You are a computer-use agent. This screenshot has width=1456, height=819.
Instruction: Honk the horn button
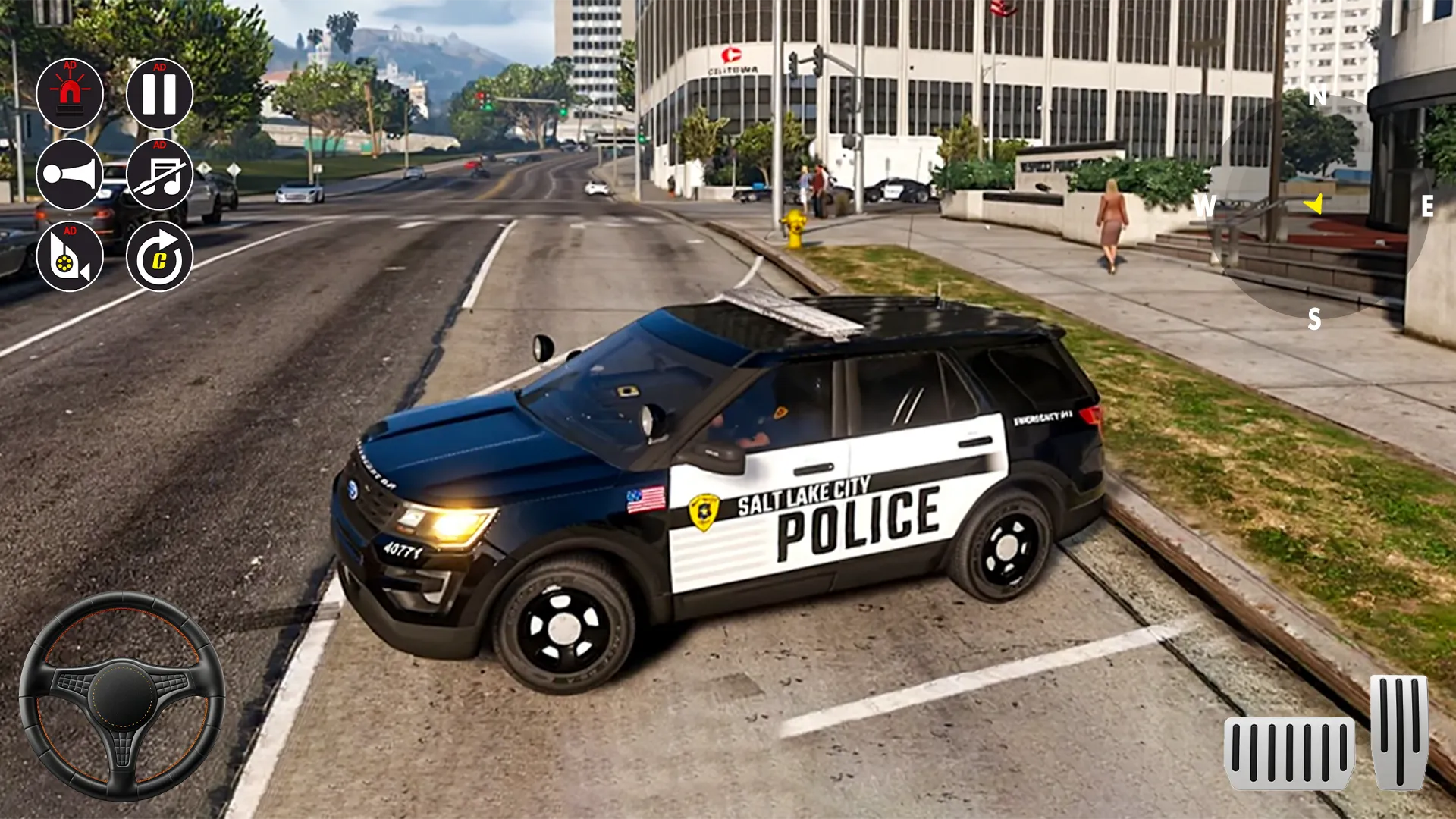point(70,174)
